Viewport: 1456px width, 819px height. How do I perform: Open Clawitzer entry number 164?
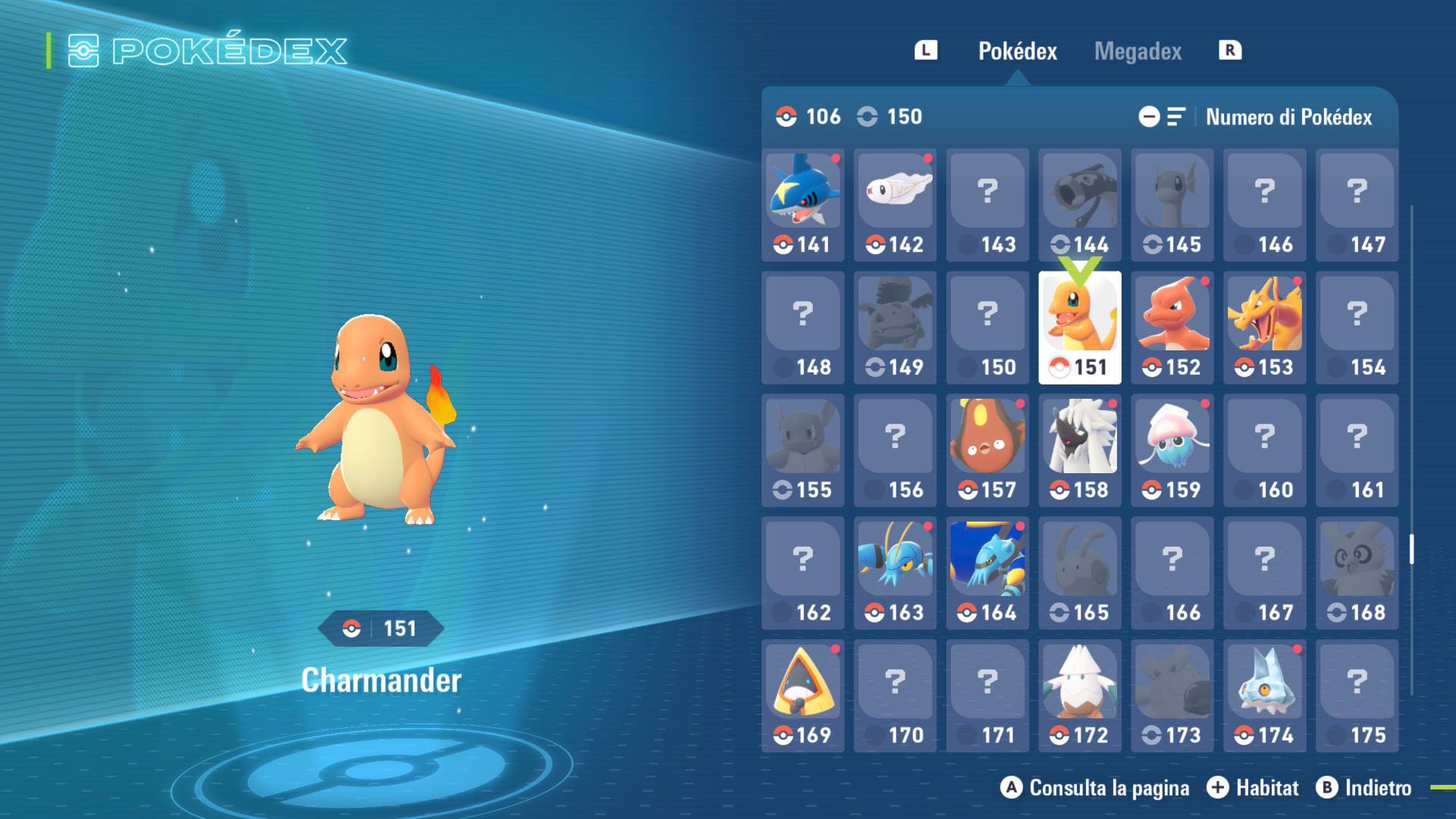coord(987,573)
